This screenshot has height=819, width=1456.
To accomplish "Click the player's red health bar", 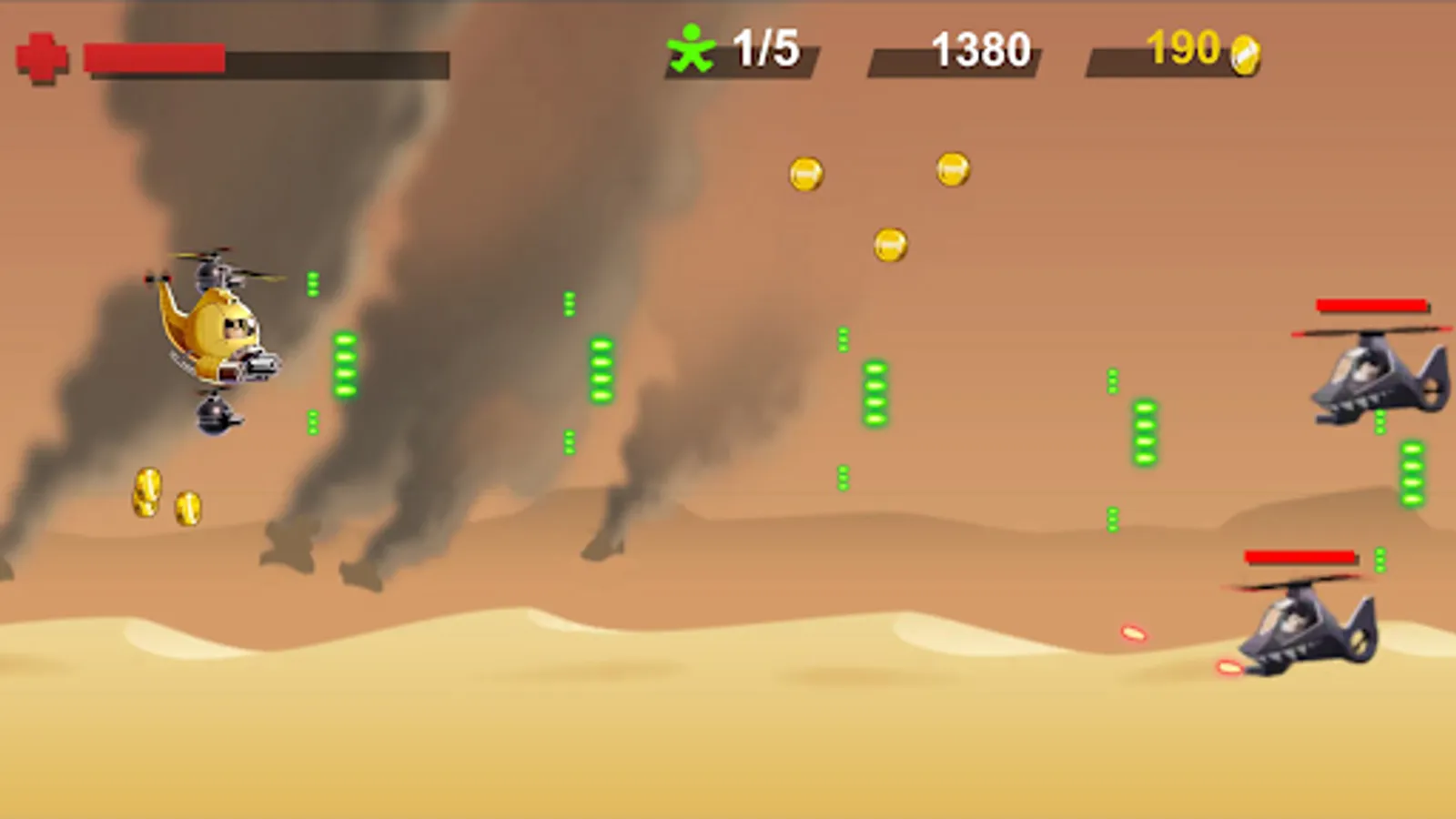I will (x=155, y=56).
